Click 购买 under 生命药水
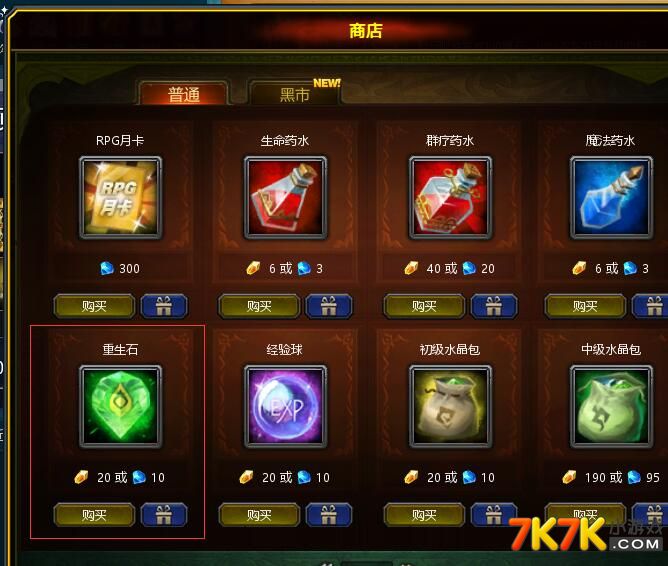This screenshot has height=566, width=668. pos(259,306)
